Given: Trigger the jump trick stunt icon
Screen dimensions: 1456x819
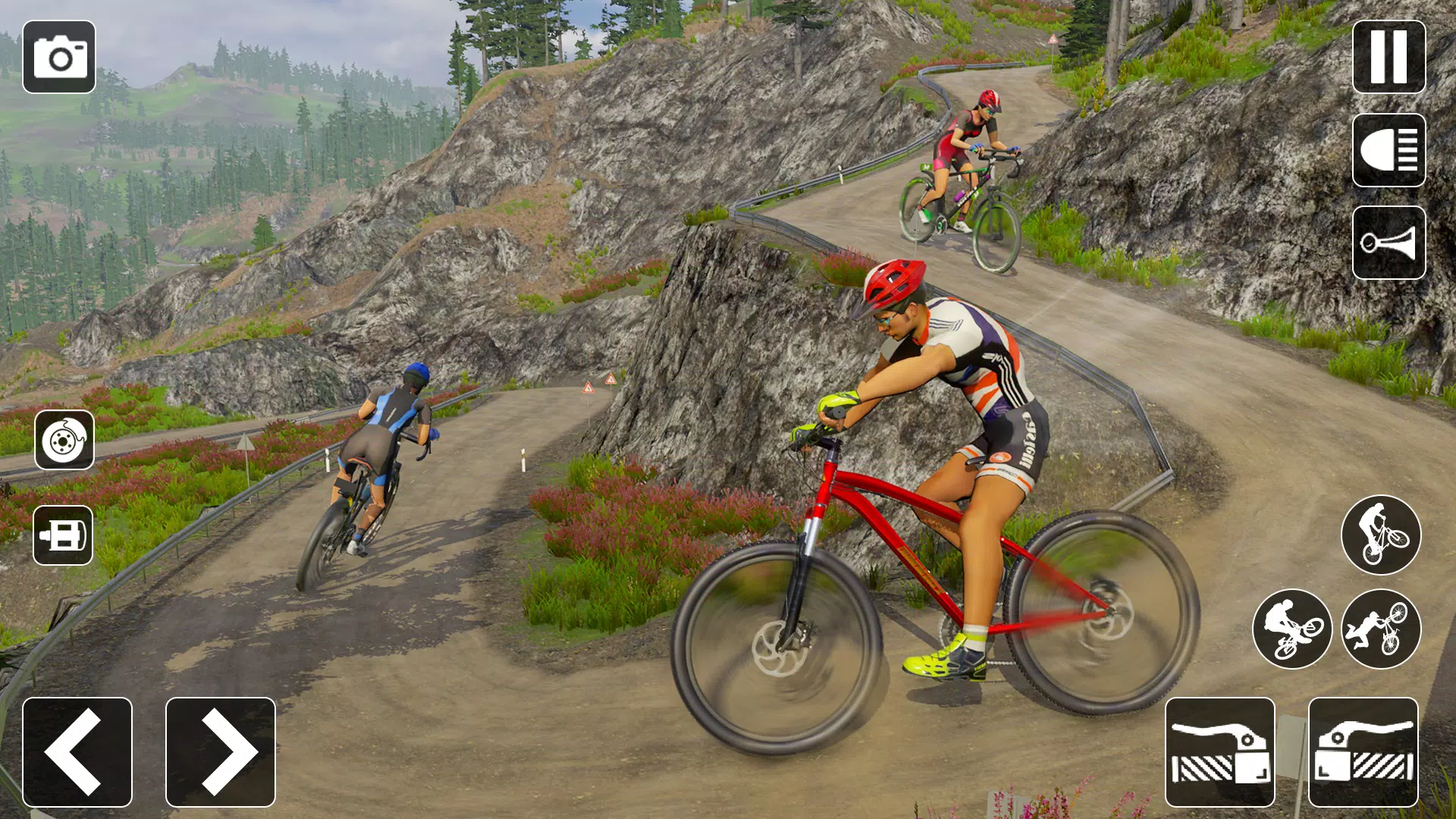Looking at the screenshot, I should [x=1292, y=629].
